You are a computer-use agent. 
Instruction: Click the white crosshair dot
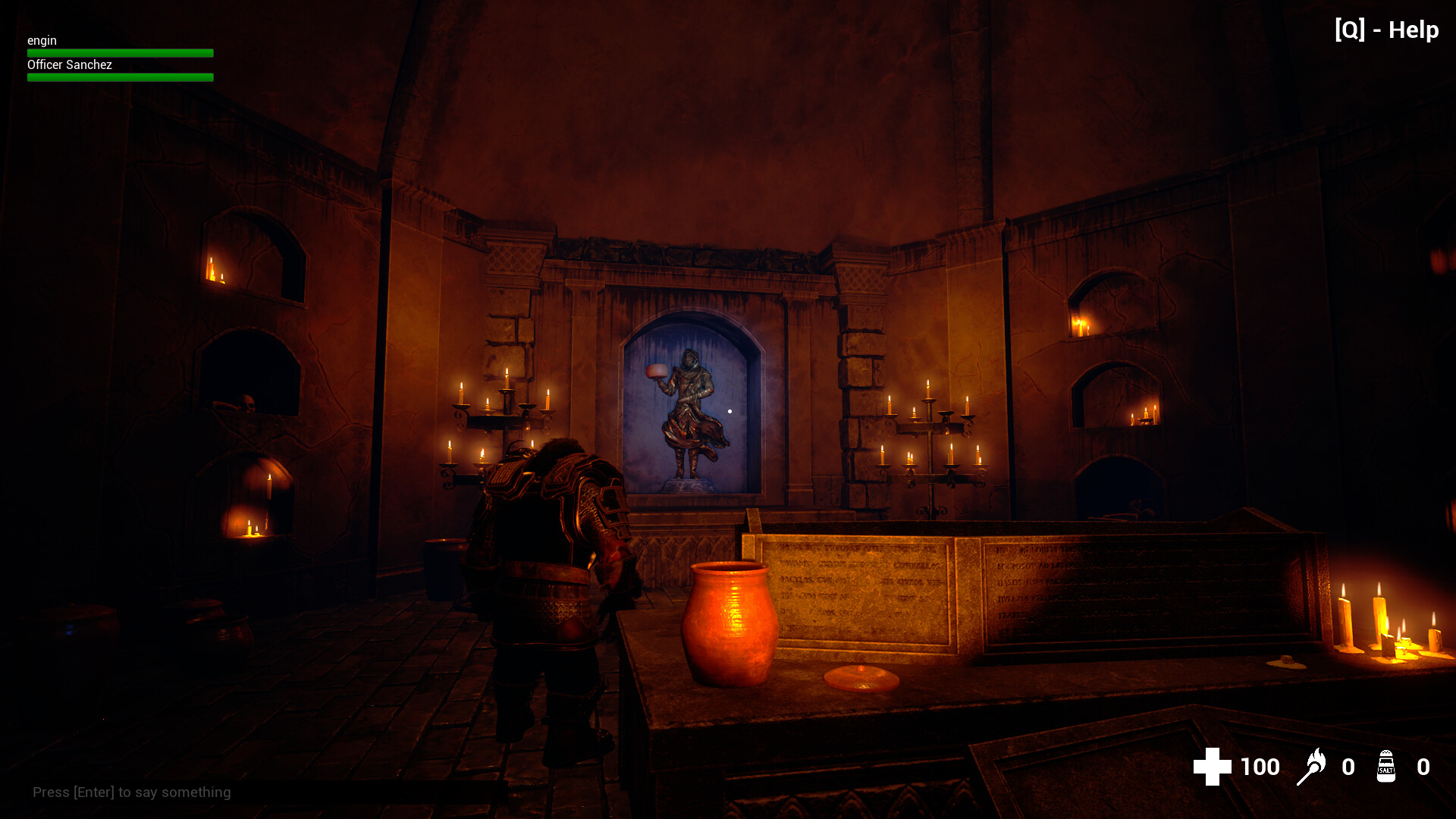coord(730,409)
